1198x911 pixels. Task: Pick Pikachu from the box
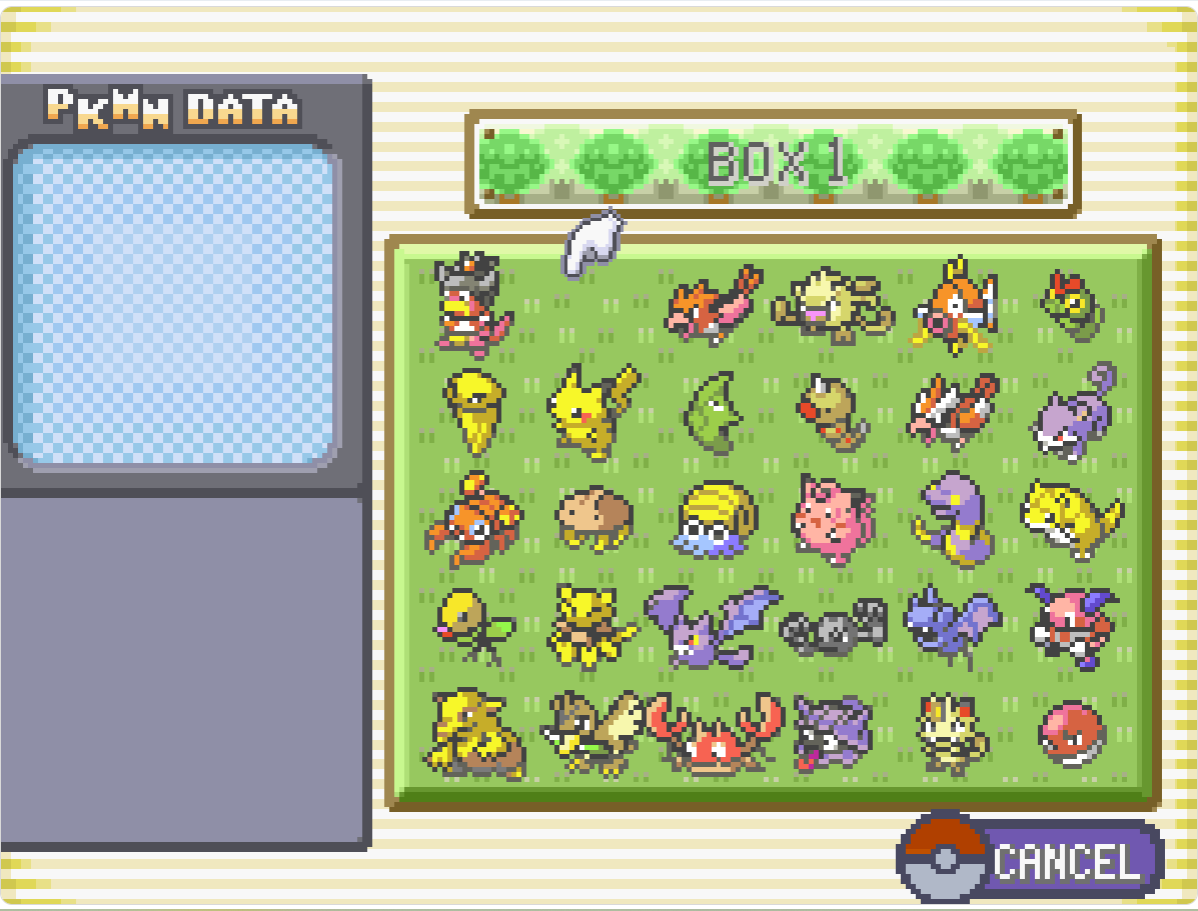[x=590, y=410]
